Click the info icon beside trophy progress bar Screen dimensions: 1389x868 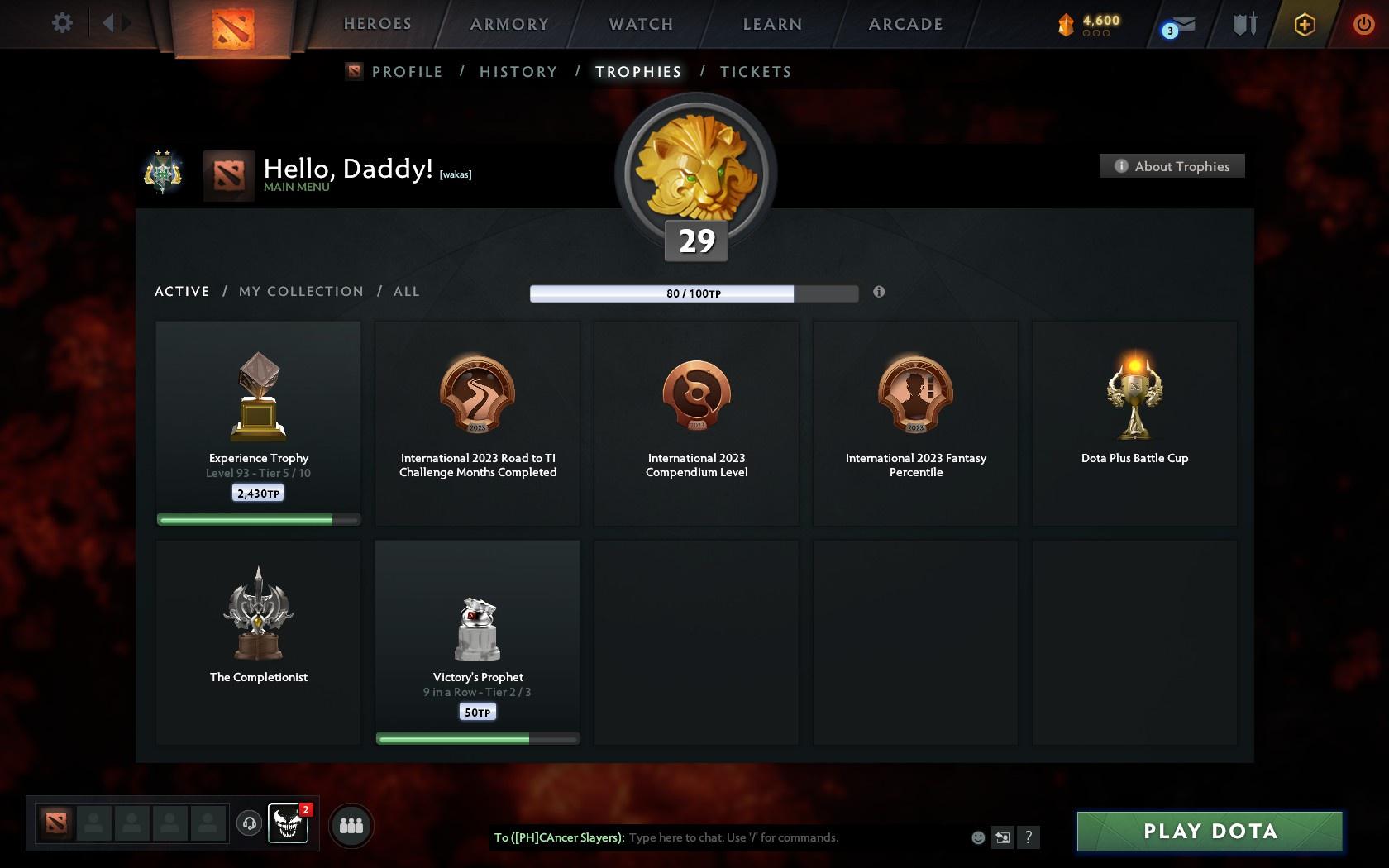click(879, 292)
